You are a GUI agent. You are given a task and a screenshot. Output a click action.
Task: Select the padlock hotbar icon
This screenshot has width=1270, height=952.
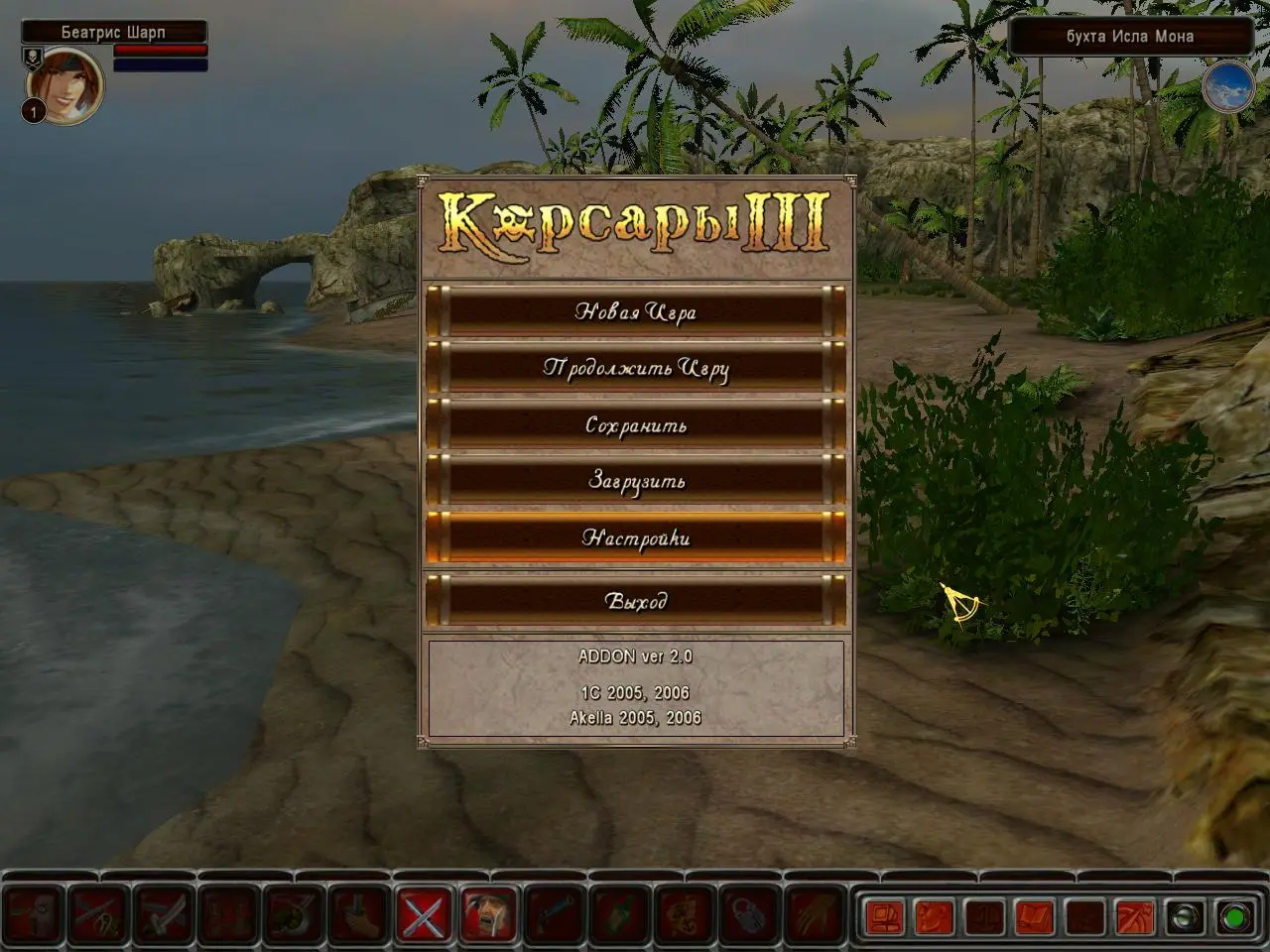pyautogui.click(x=747, y=914)
